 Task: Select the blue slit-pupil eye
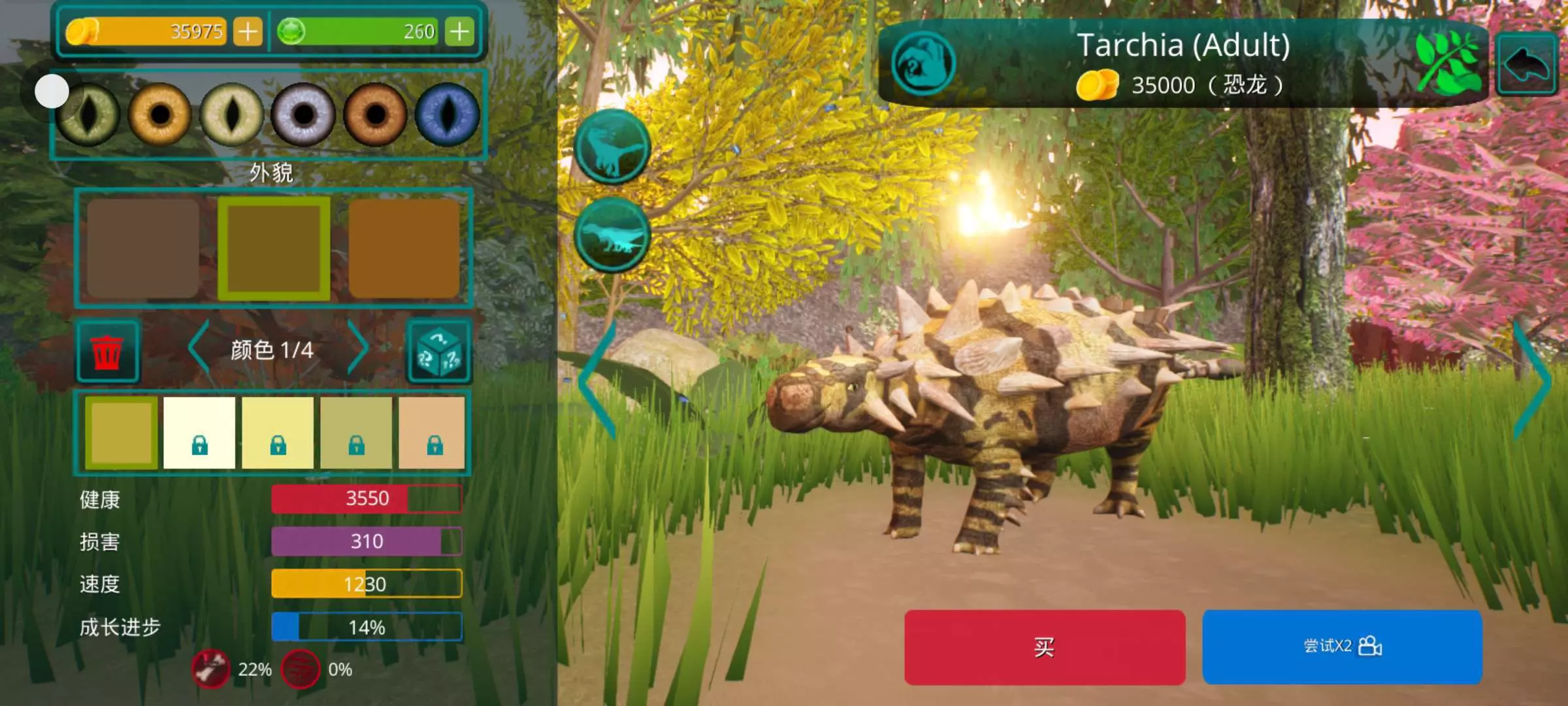pos(448,114)
